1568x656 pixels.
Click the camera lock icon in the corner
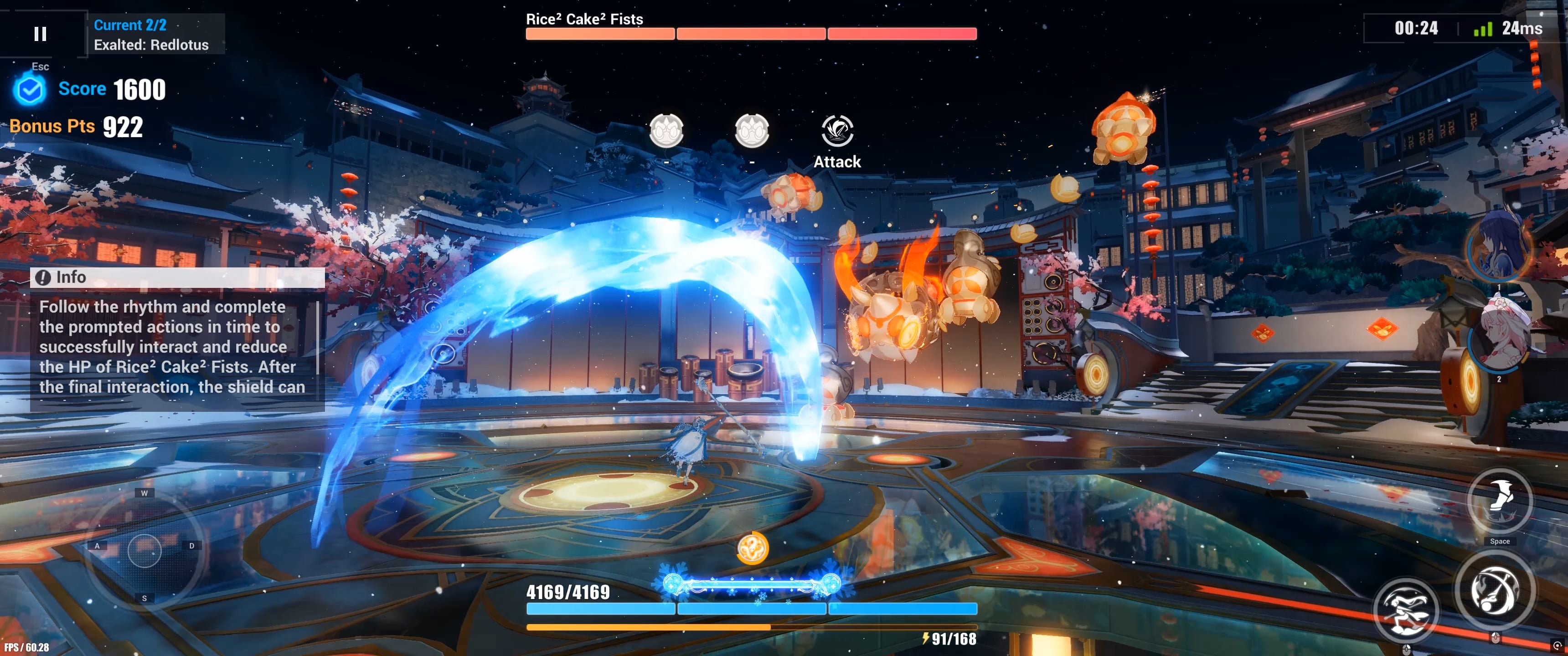click(1557, 646)
